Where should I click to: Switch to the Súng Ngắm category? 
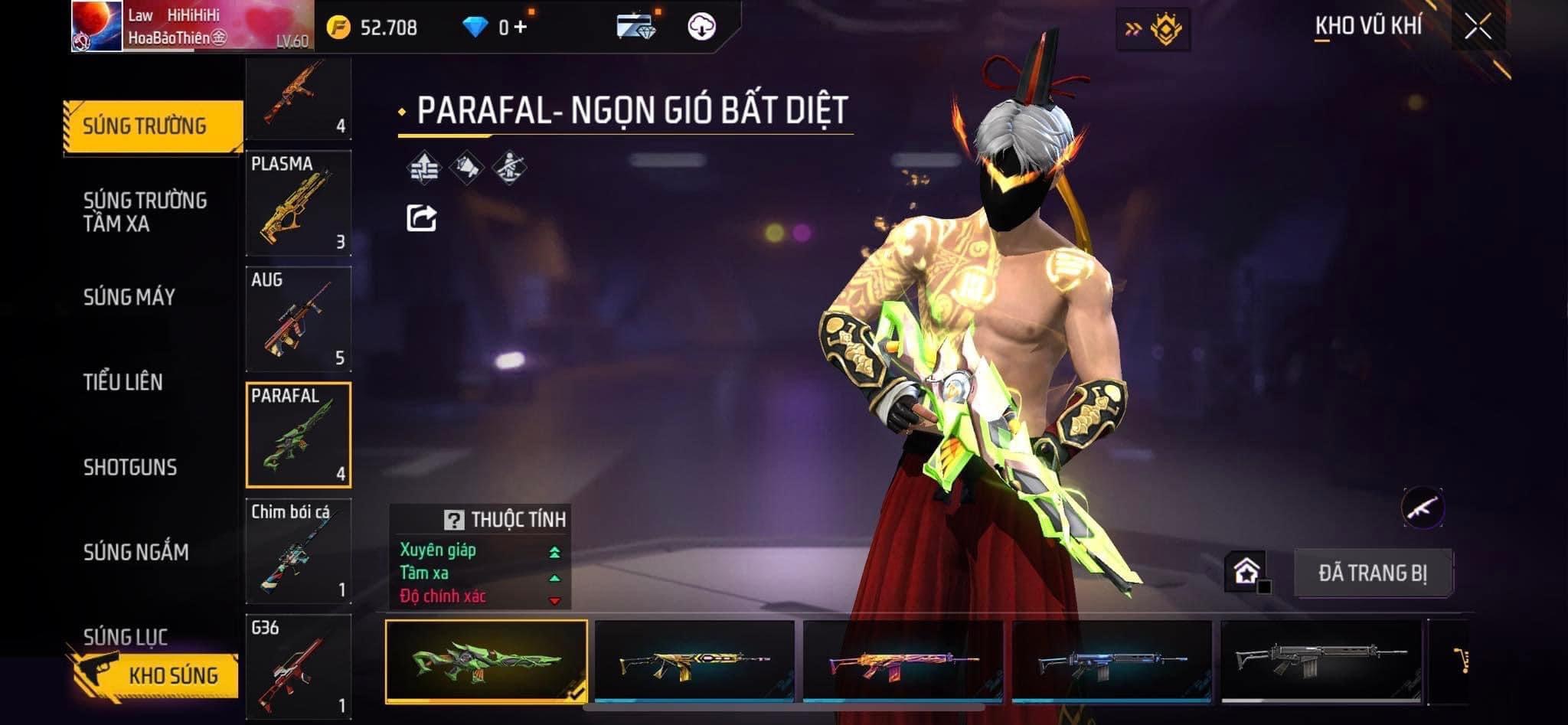[x=136, y=552]
